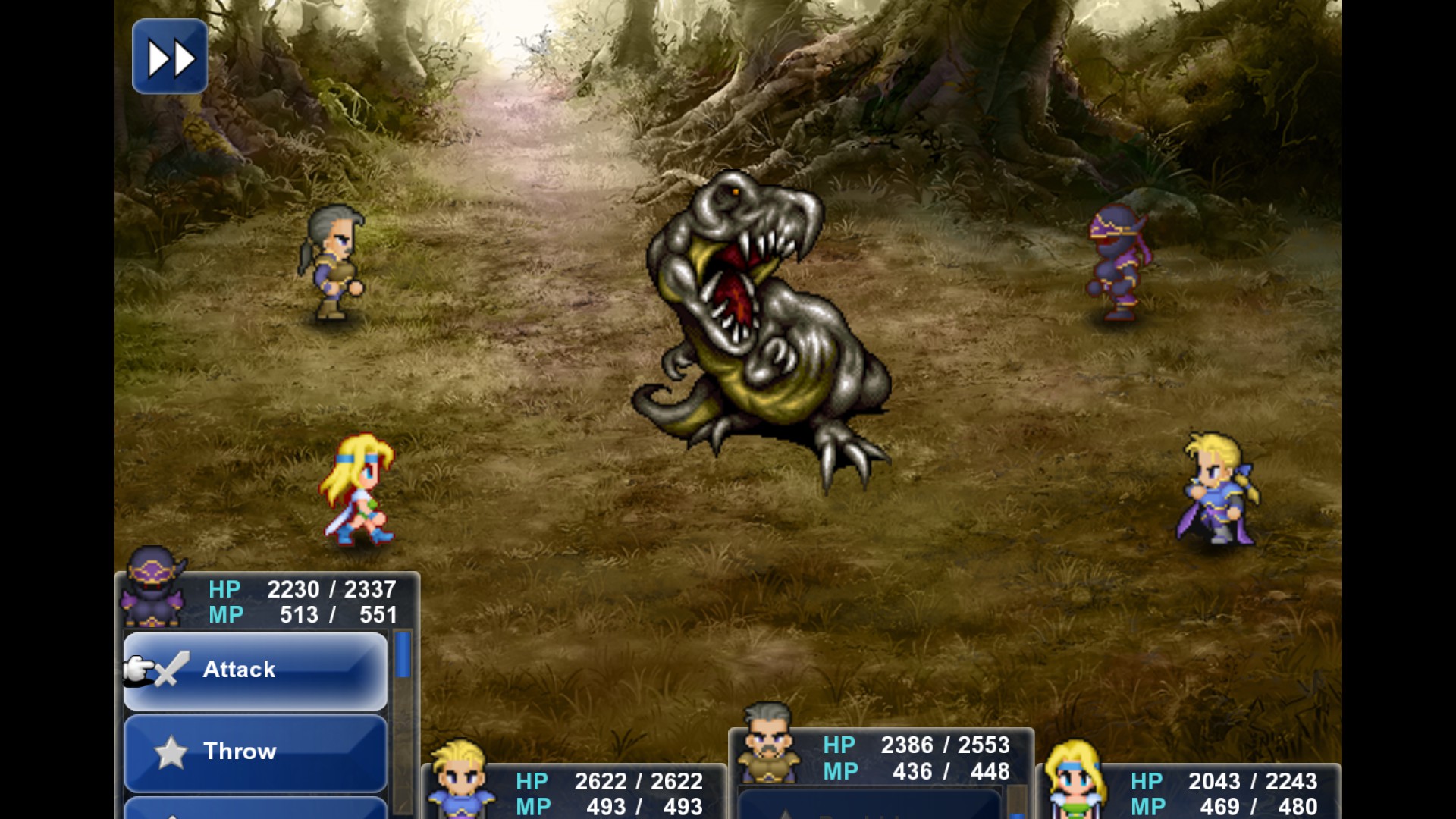
Task: Click Celes's battle sprite on the left
Action: coord(359,489)
